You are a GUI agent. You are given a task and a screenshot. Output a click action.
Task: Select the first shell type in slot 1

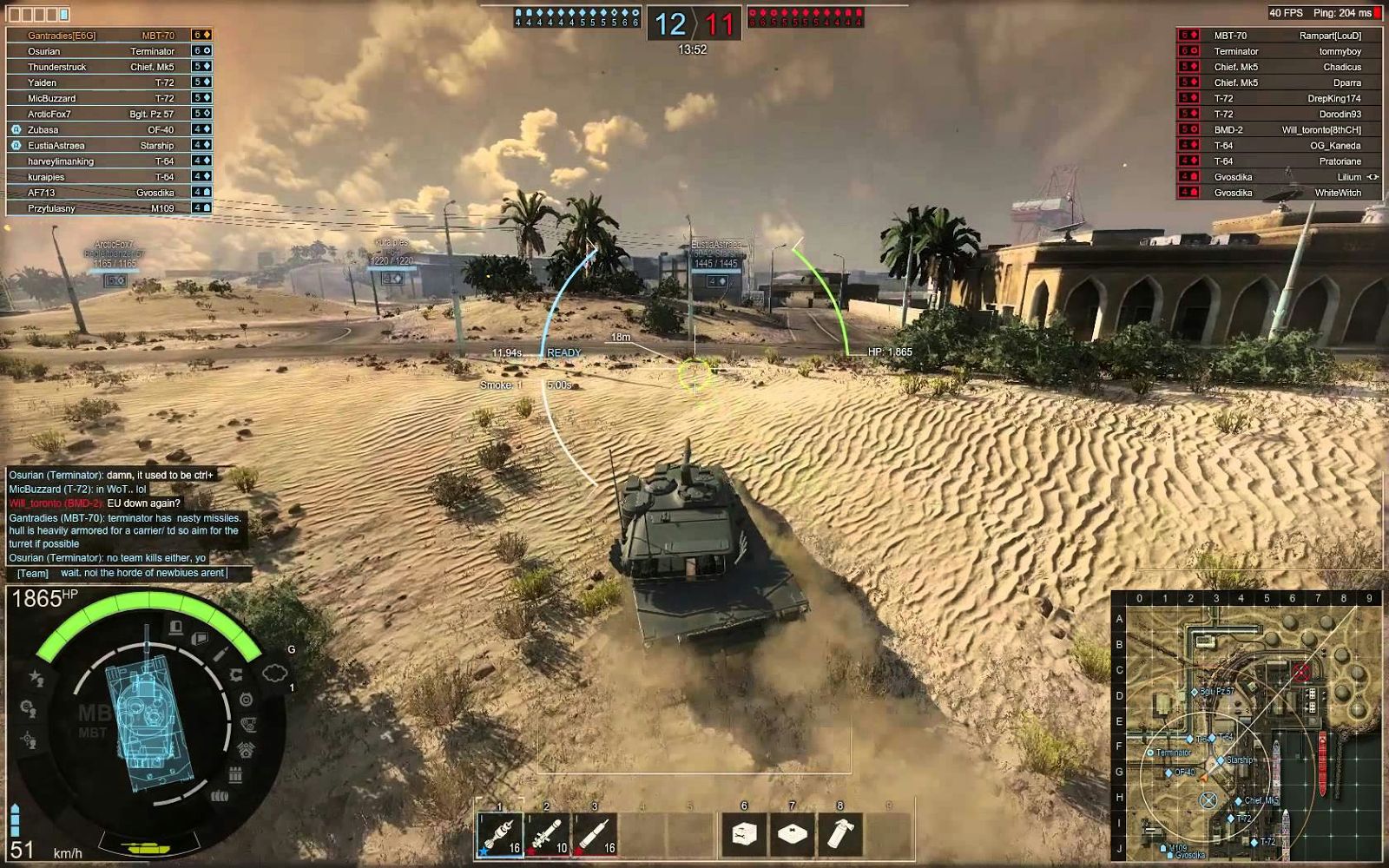pyautogui.click(x=500, y=835)
